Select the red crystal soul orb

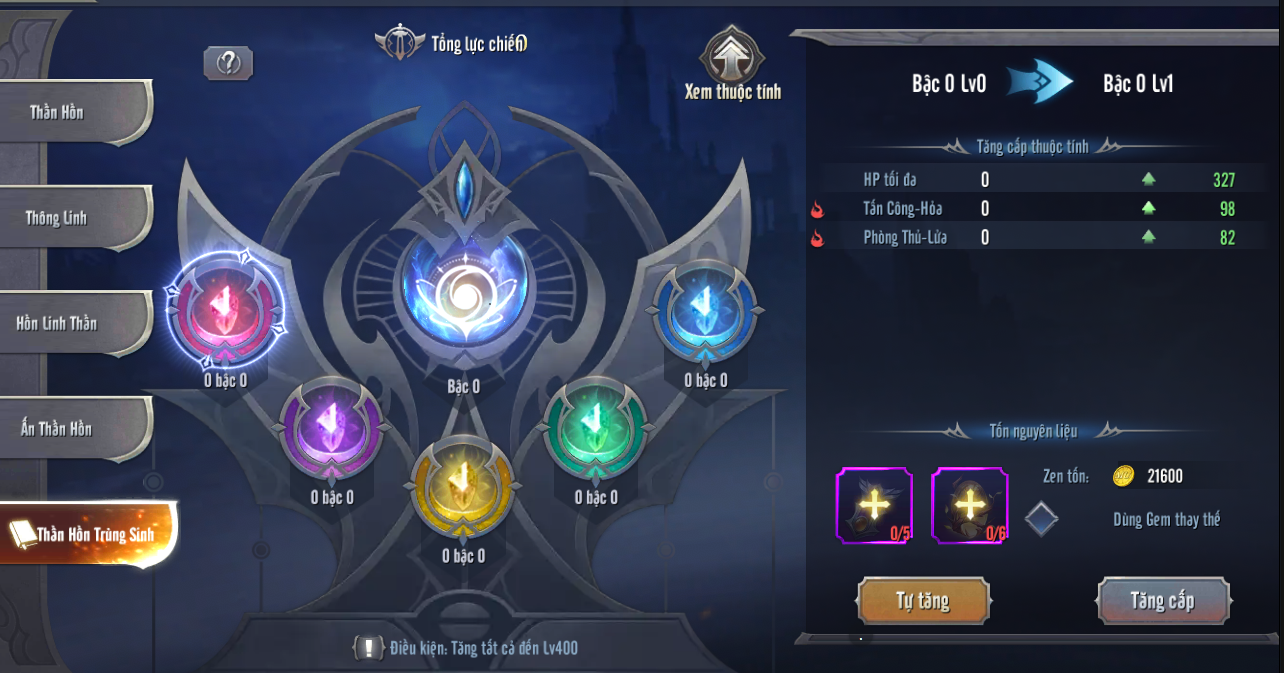225,309
